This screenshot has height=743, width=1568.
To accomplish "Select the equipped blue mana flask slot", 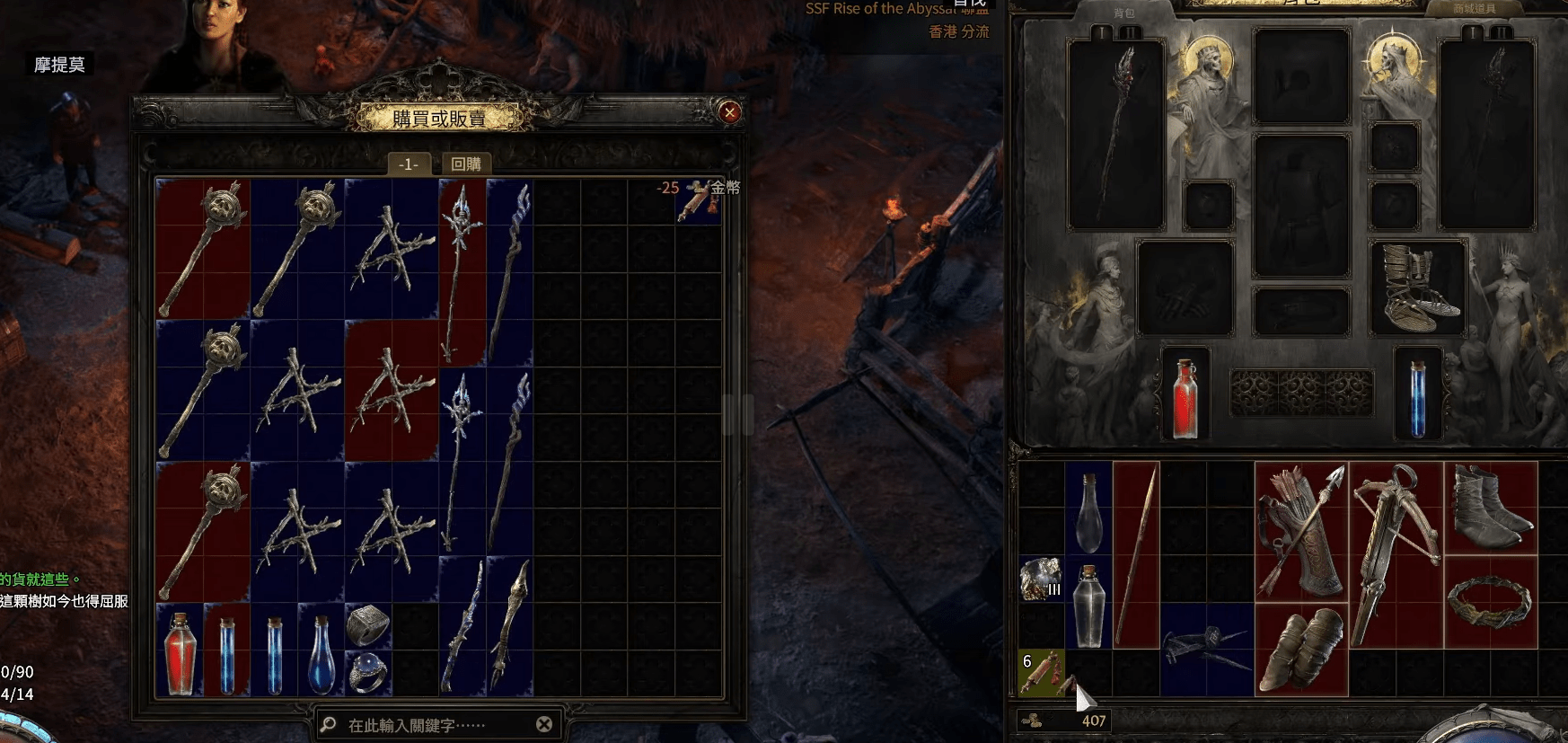I will (x=1417, y=395).
